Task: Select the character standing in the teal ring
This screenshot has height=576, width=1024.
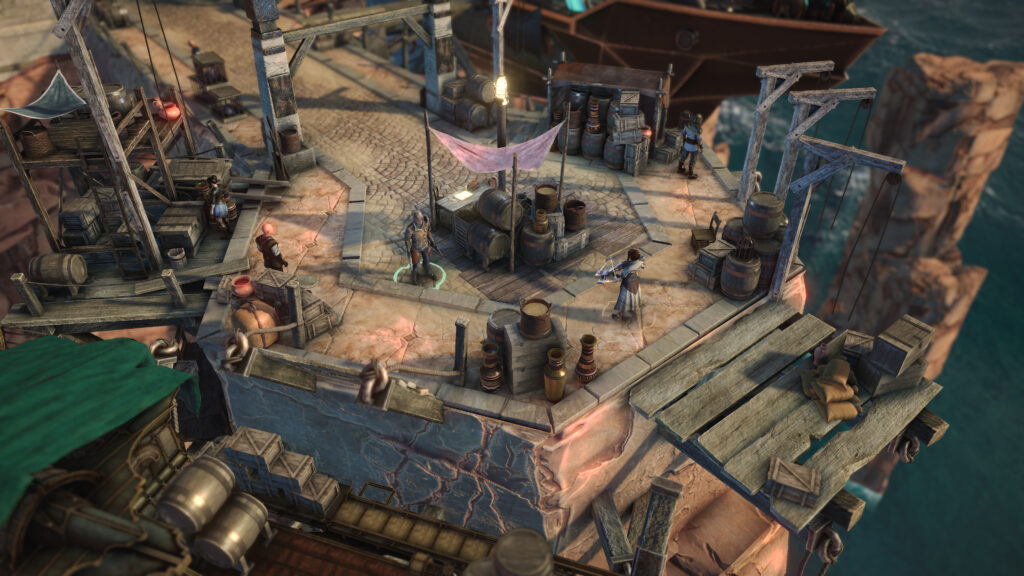Action: click(418, 245)
